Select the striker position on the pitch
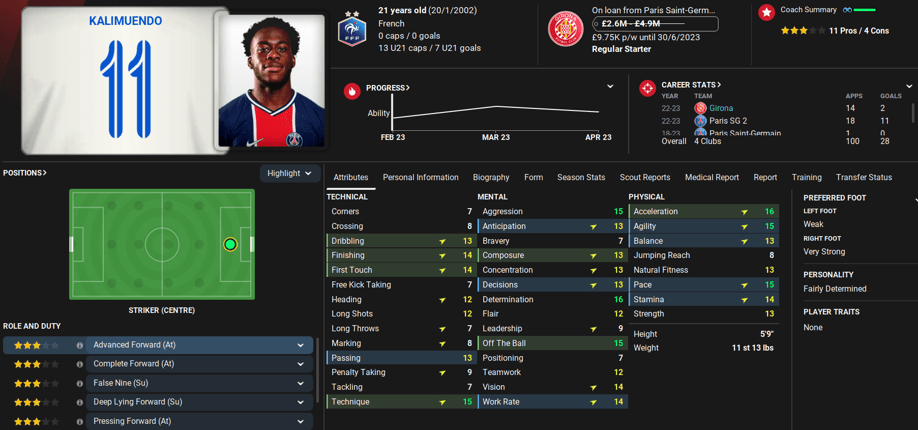 pyautogui.click(x=230, y=244)
